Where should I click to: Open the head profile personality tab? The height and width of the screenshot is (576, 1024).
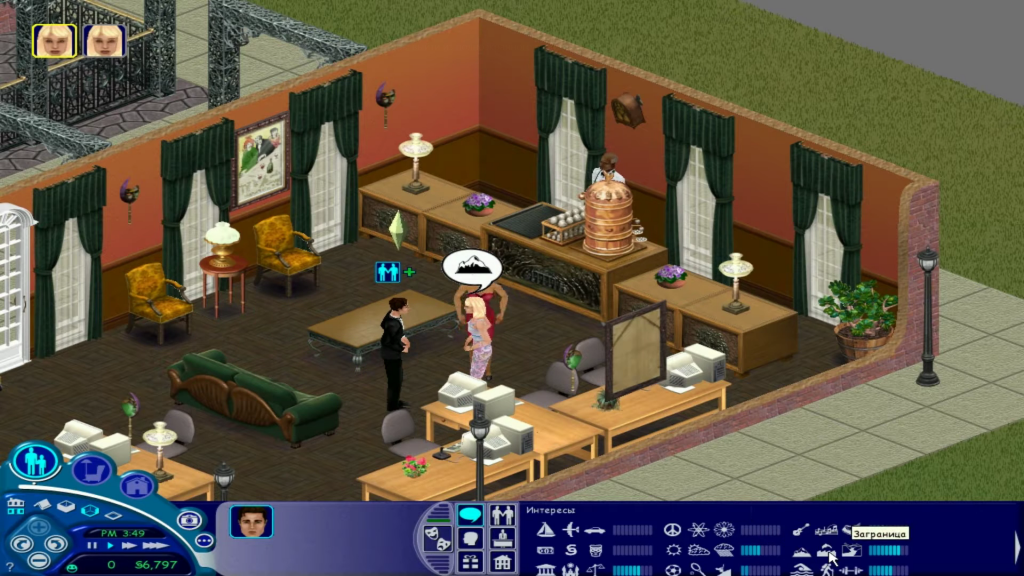click(x=469, y=539)
